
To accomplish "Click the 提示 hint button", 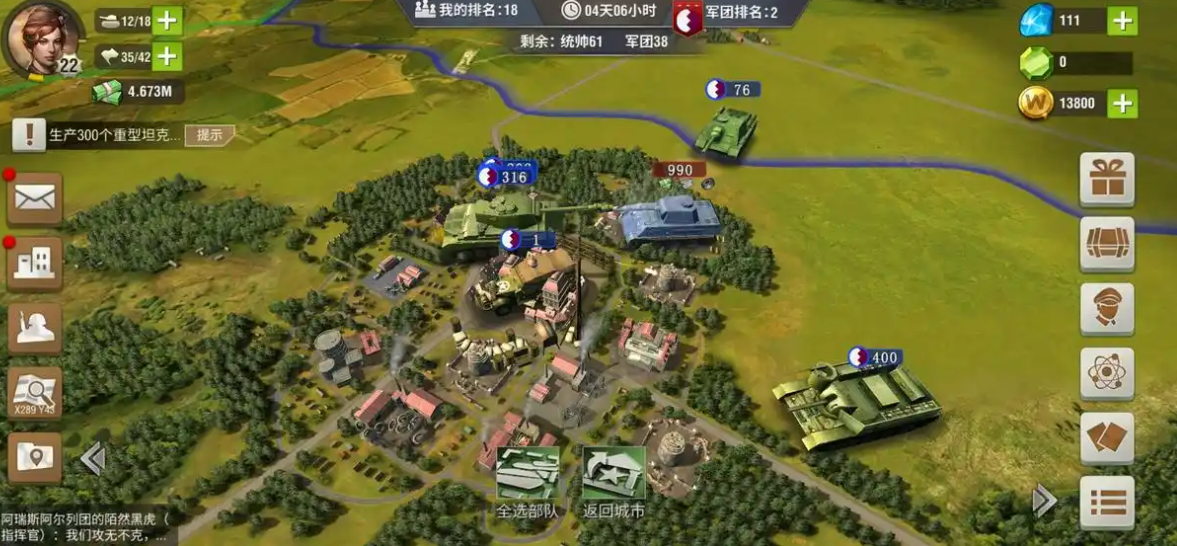I will pyautogui.click(x=209, y=135).
